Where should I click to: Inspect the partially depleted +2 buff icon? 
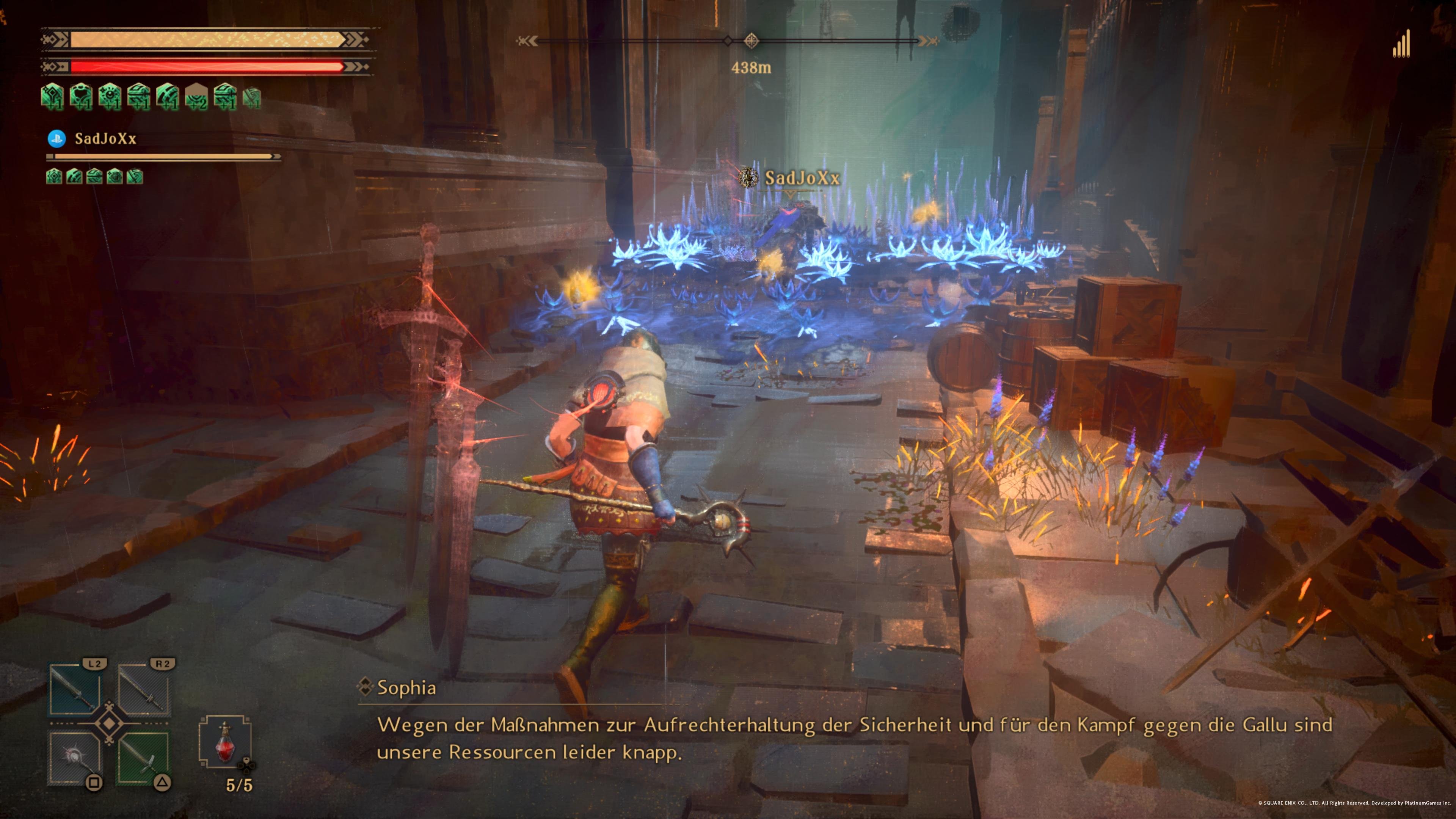[x=196, y=96]
